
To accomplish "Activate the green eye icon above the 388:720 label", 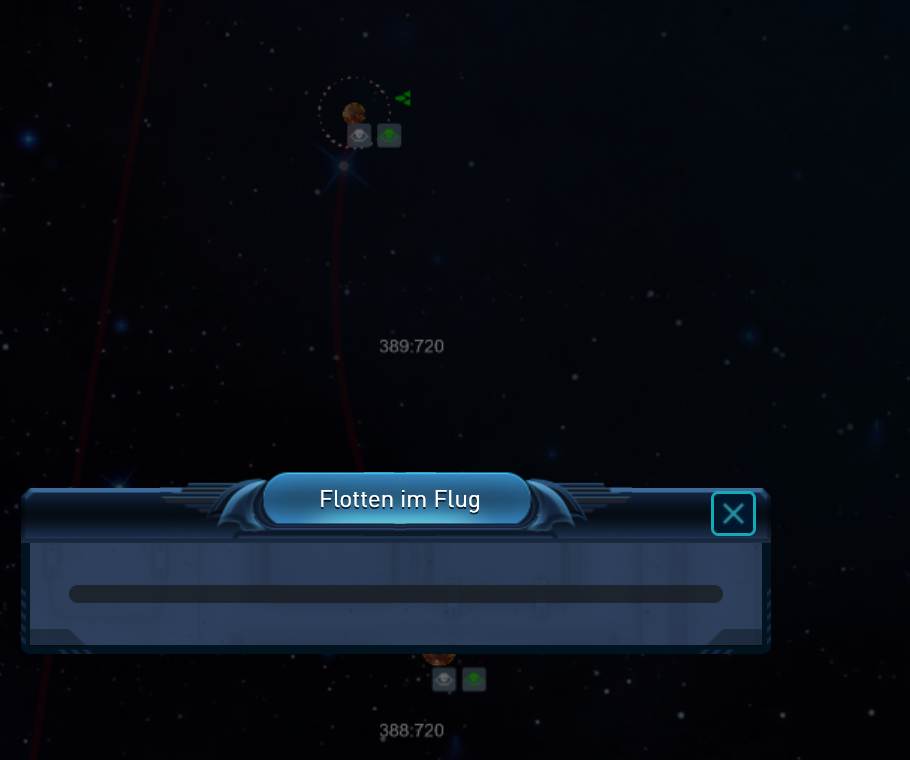I will pos(474,680).
